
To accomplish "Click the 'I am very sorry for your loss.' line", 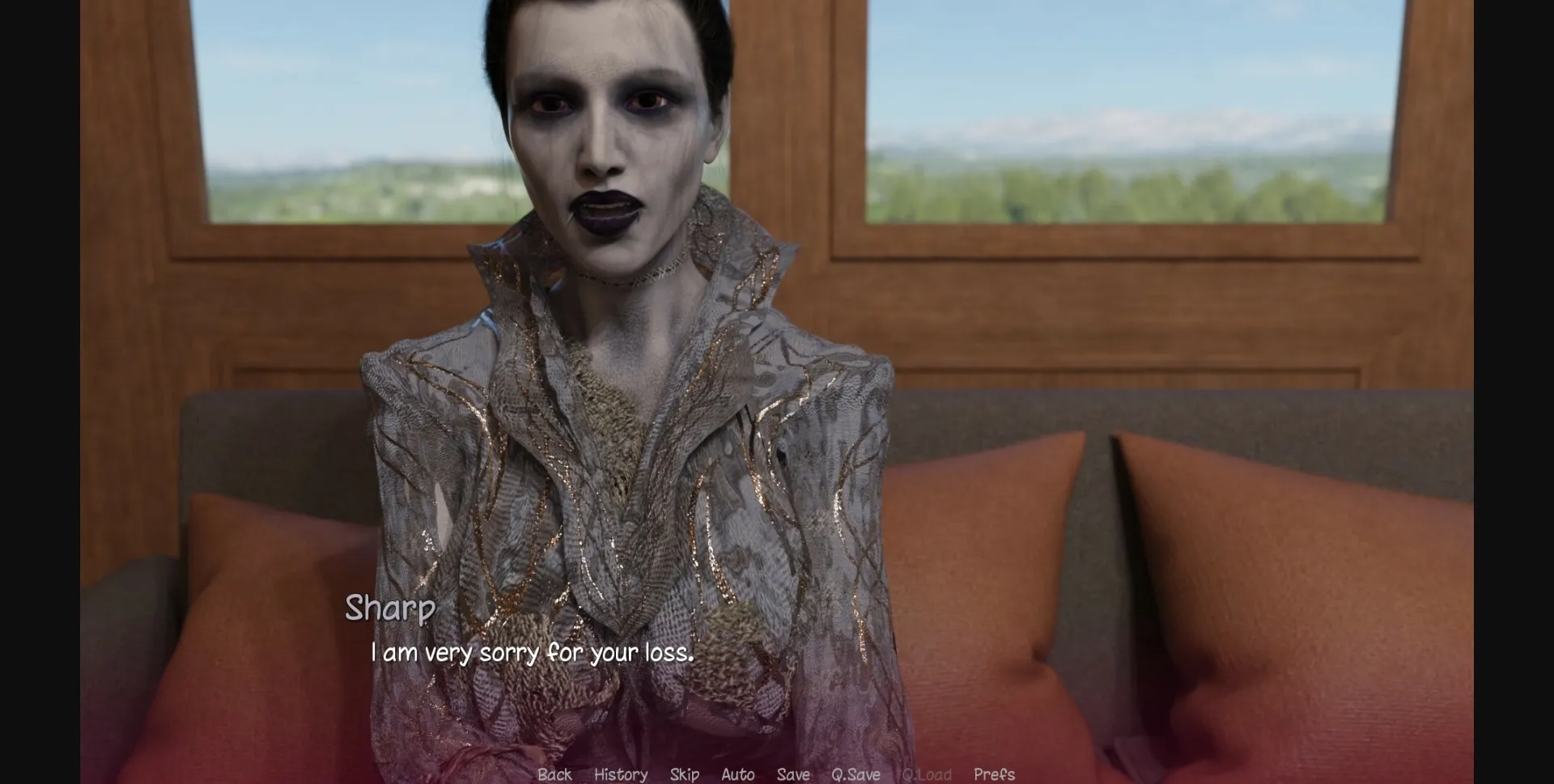I will click(534, 650).
